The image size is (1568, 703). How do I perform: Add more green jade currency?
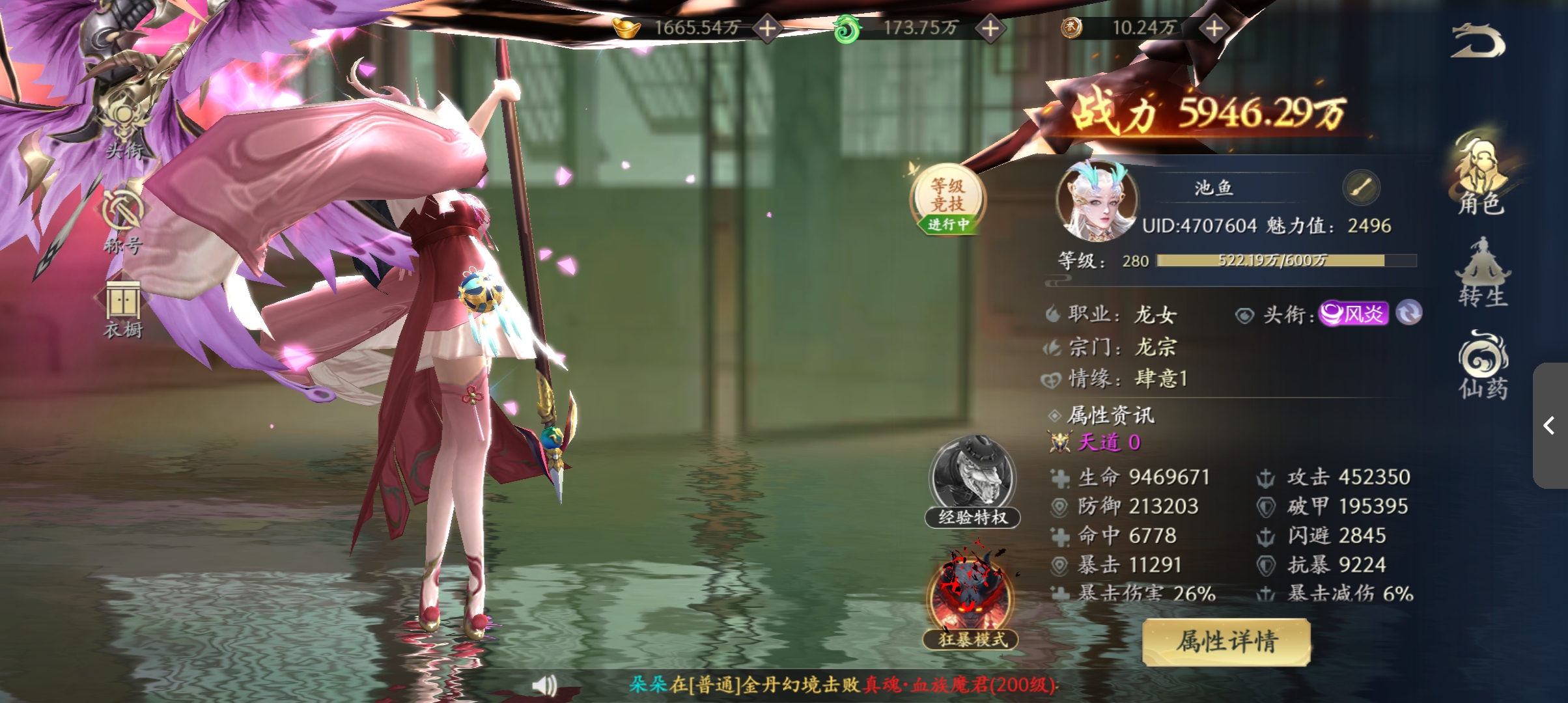990,29
